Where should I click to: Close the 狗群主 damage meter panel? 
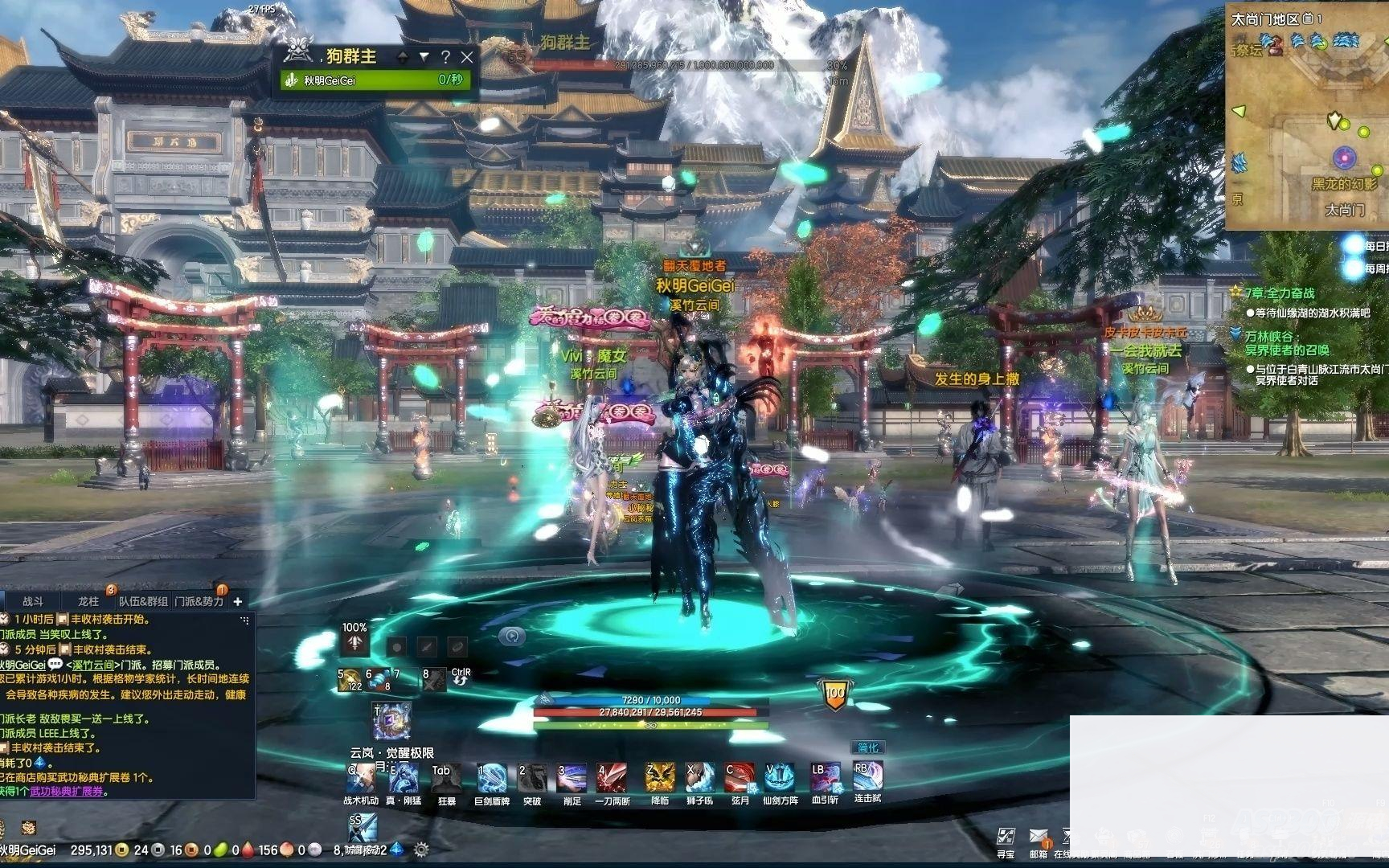(467, 57)
